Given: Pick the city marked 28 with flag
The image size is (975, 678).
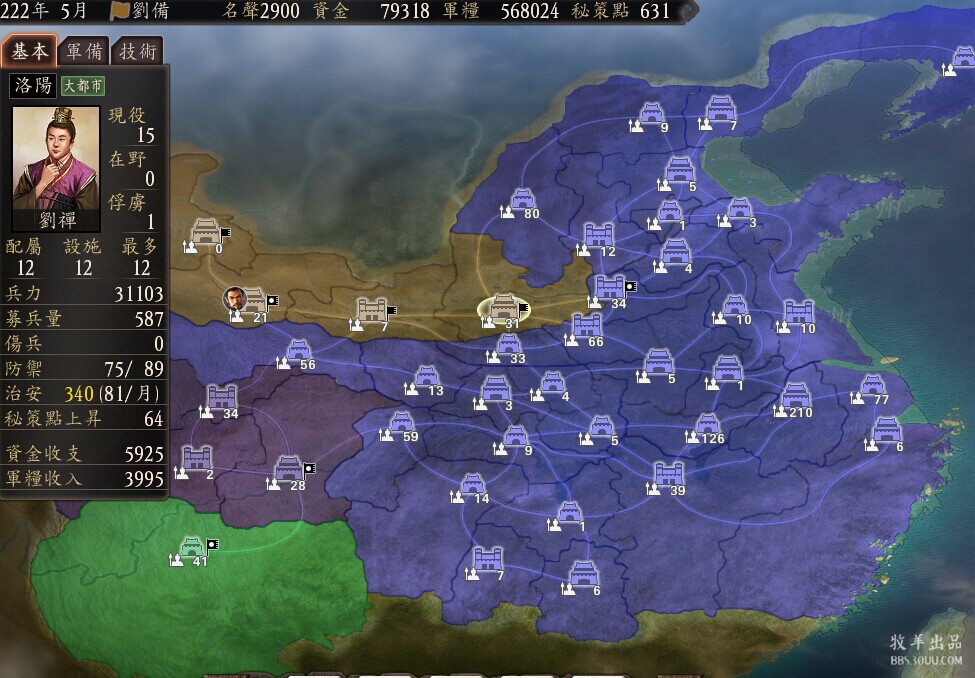Looking at the screenshot, I should [289, 470].
